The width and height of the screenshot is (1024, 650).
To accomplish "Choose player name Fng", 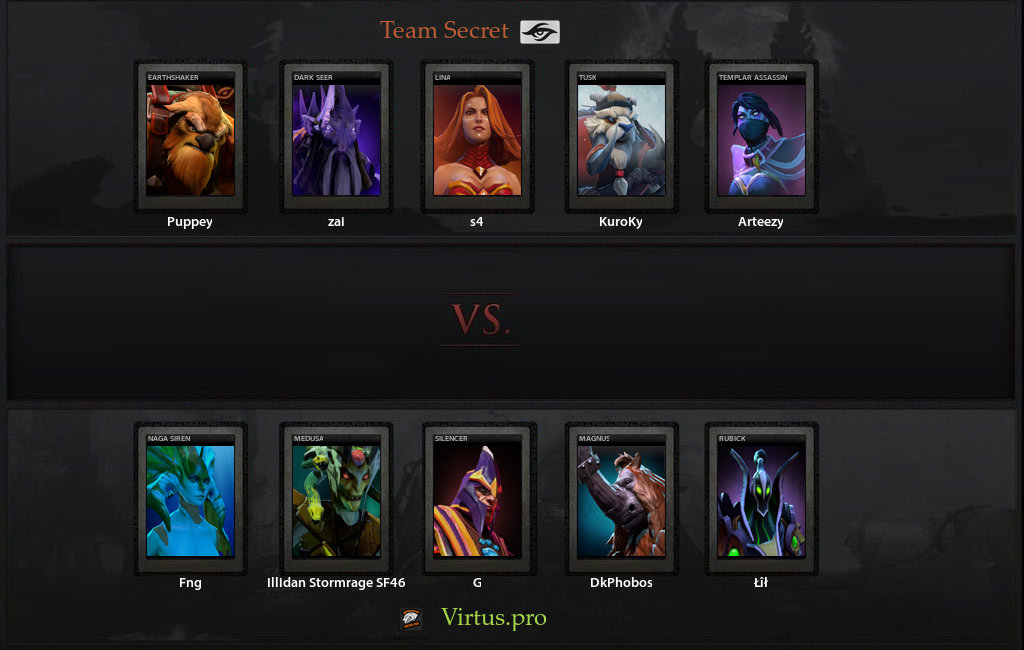I will (190, 583).
